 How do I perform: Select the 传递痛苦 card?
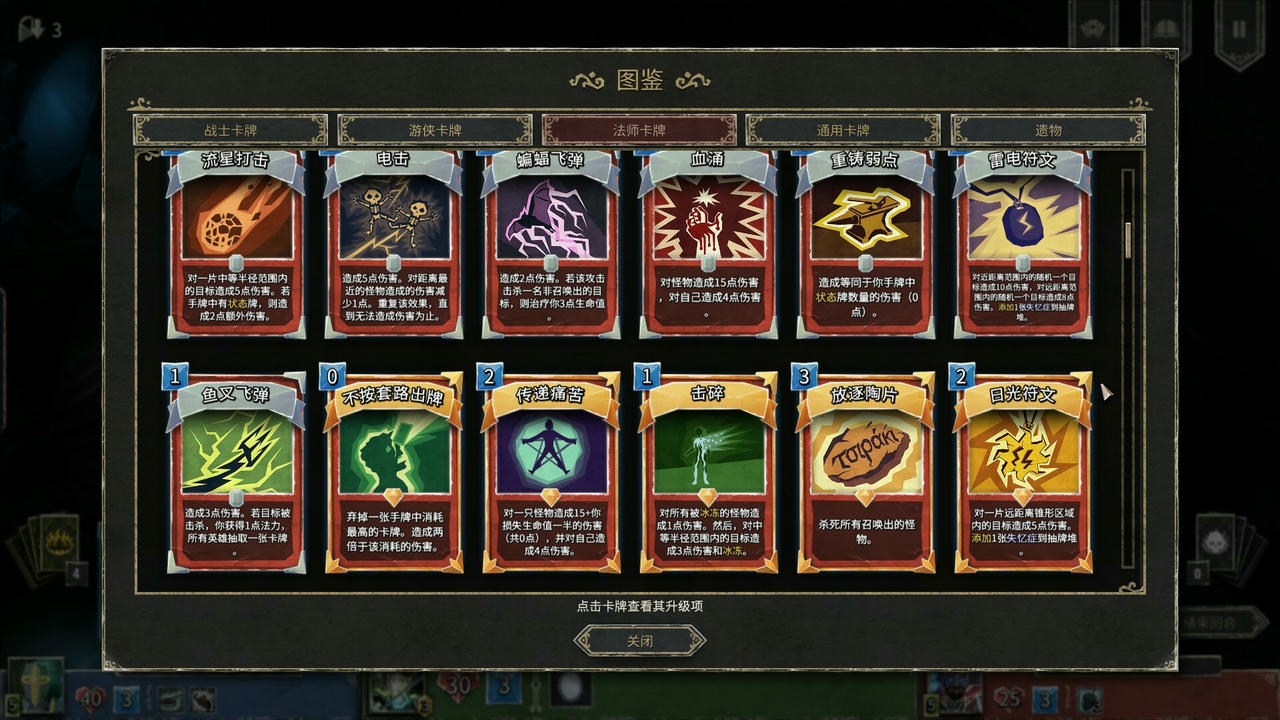pos(550,470)
